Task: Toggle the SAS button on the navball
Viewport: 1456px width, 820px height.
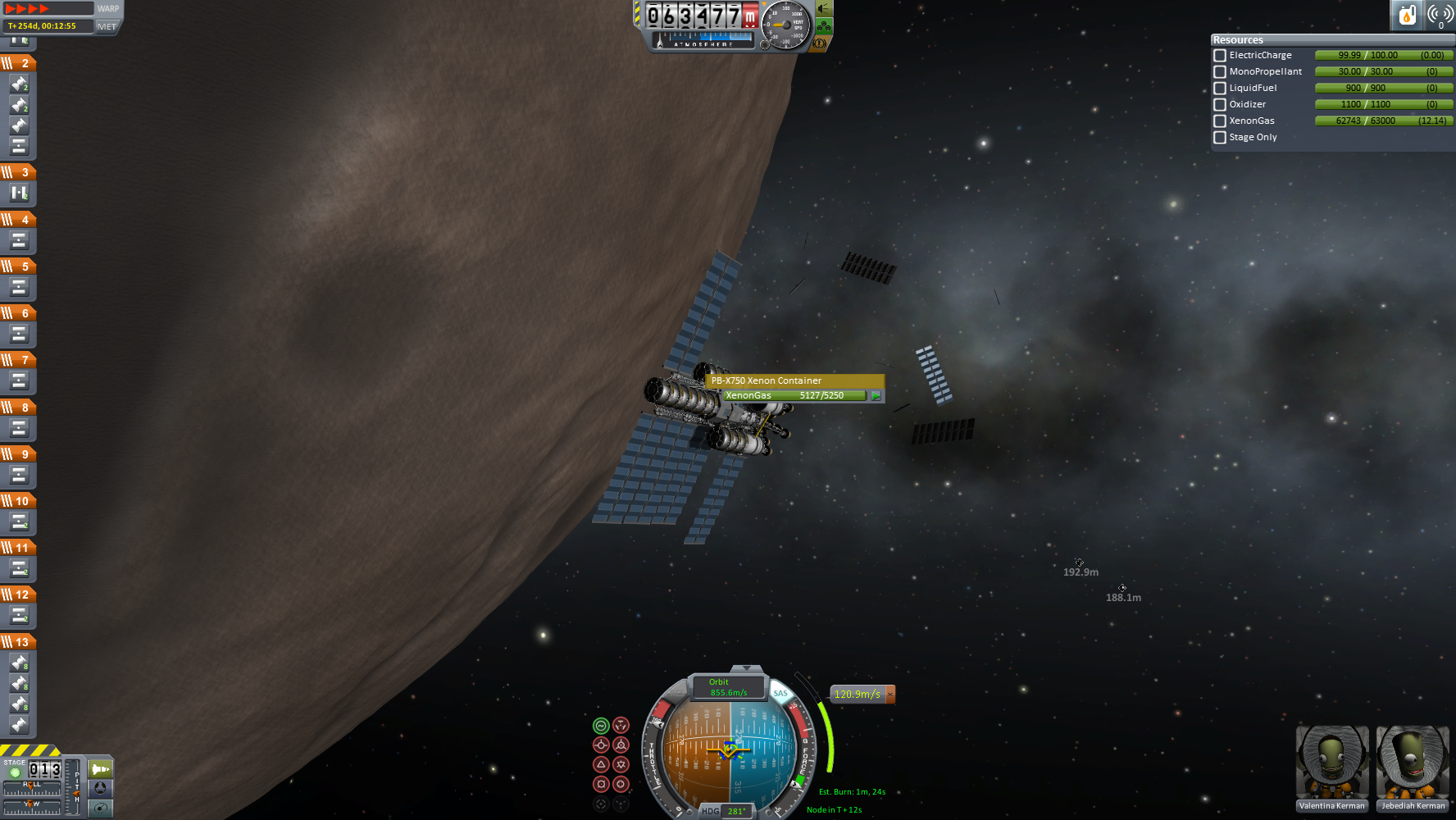Action: tap(780, 694)
